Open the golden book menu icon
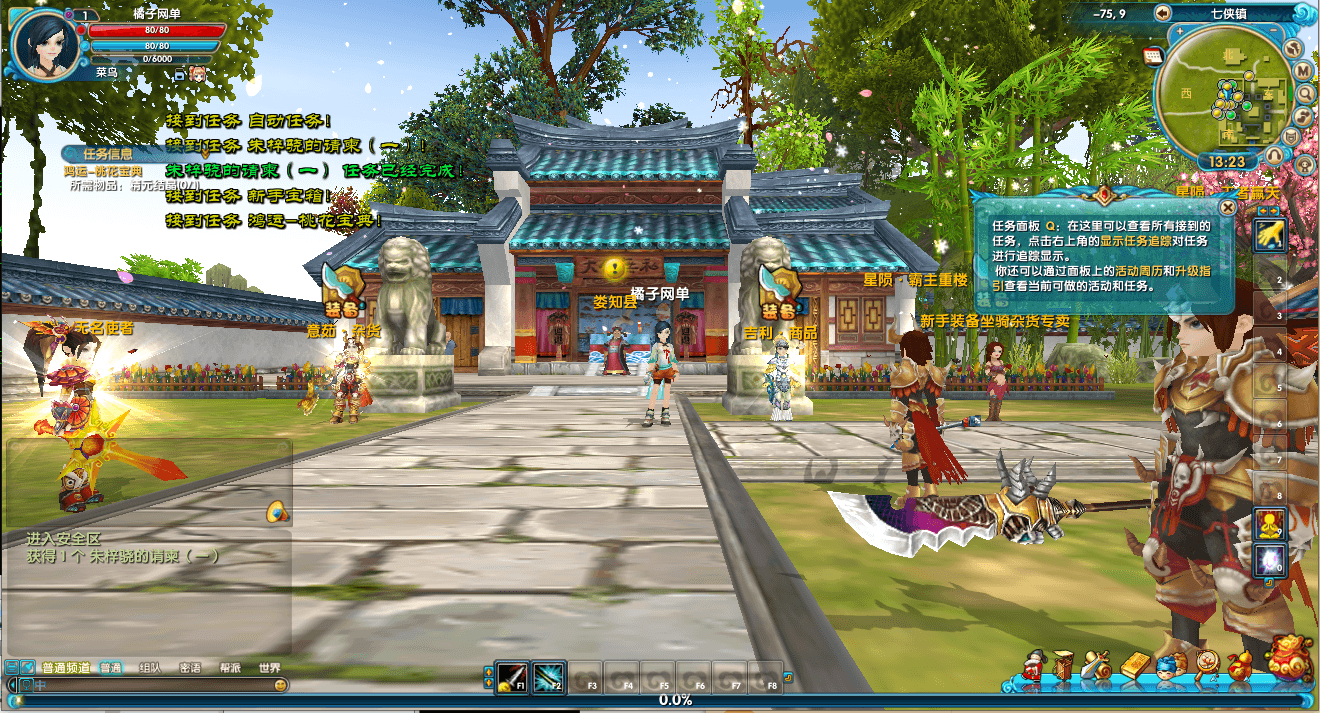Image resolution: width=1320 pixels, height=713 pixels. (x=1136, y=664)
